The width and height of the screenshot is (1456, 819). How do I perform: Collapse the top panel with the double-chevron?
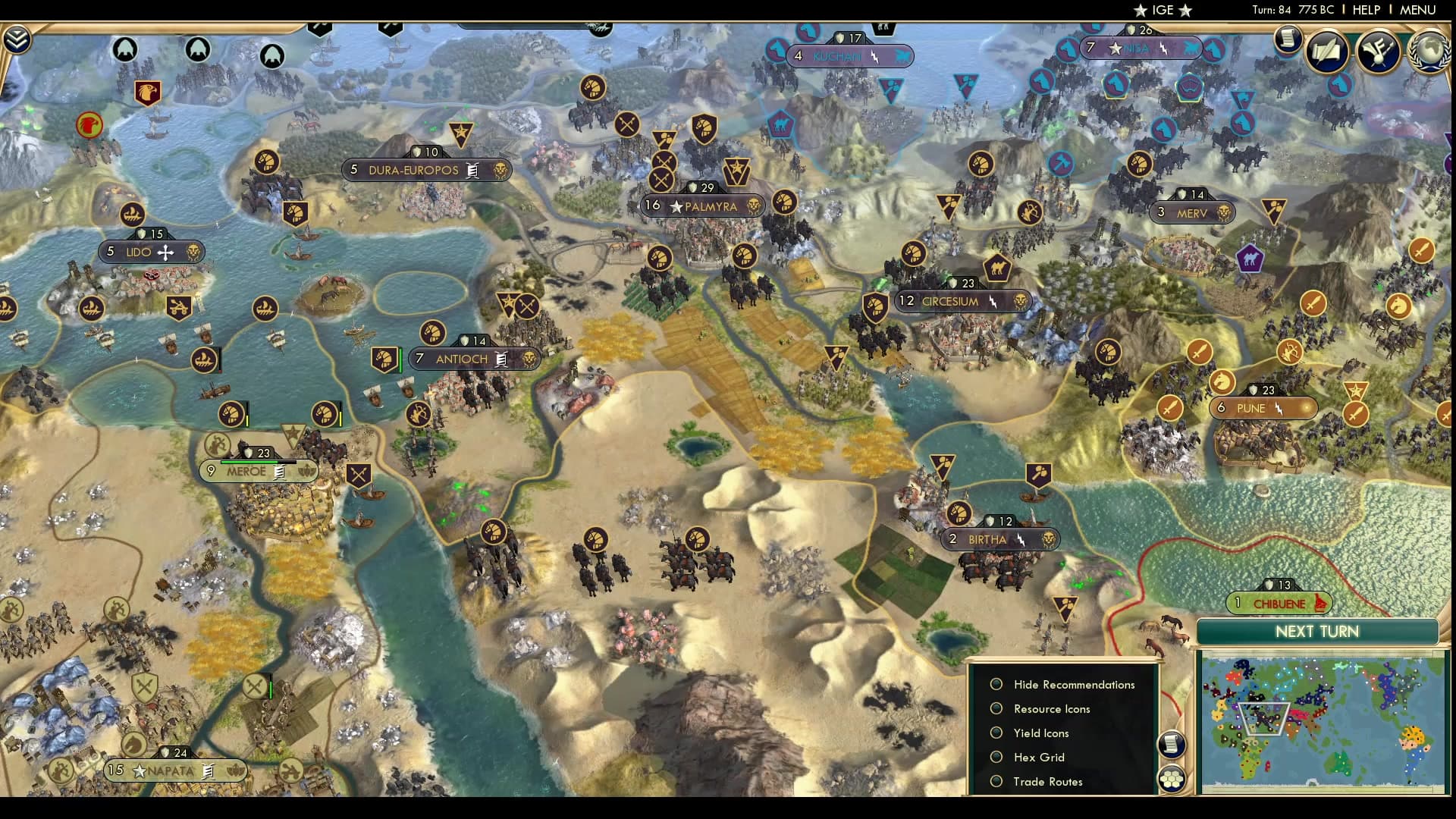[x=15, y=36]
